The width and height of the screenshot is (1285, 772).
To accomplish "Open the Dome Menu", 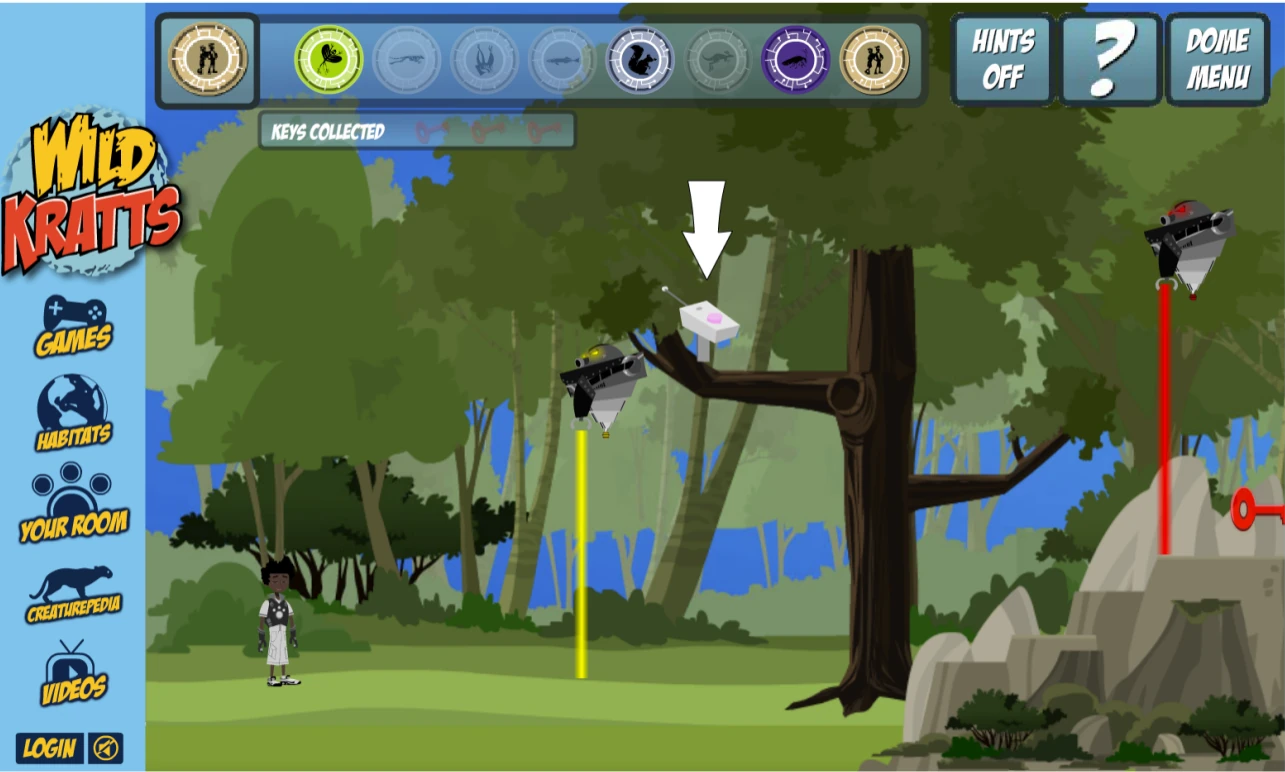I will [x=1216, y=59].
